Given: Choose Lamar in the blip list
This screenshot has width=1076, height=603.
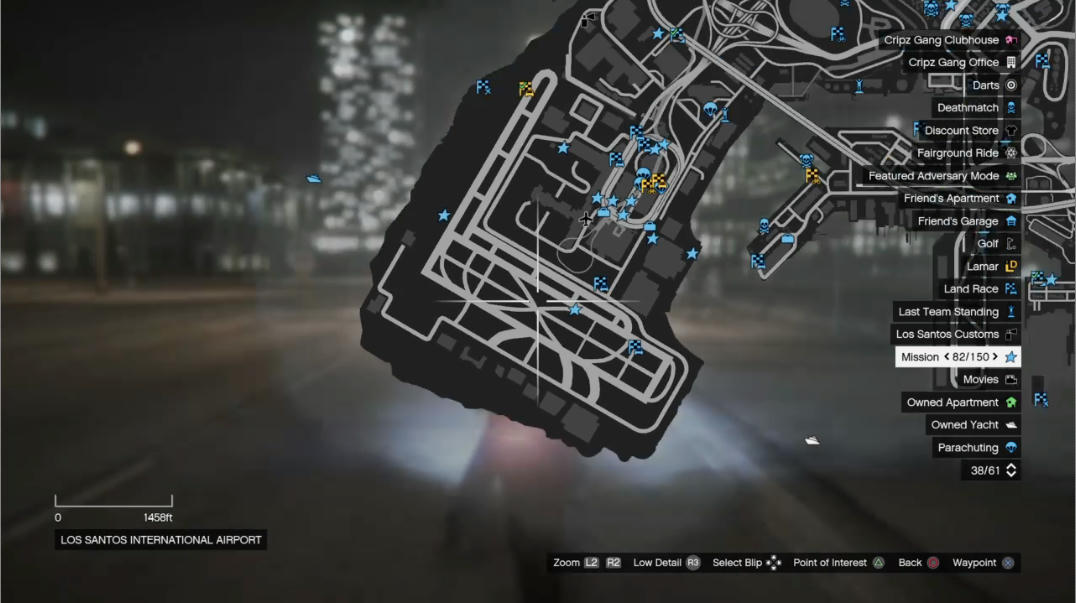Looking at the screenshot, I should click(x=990, y=267).
